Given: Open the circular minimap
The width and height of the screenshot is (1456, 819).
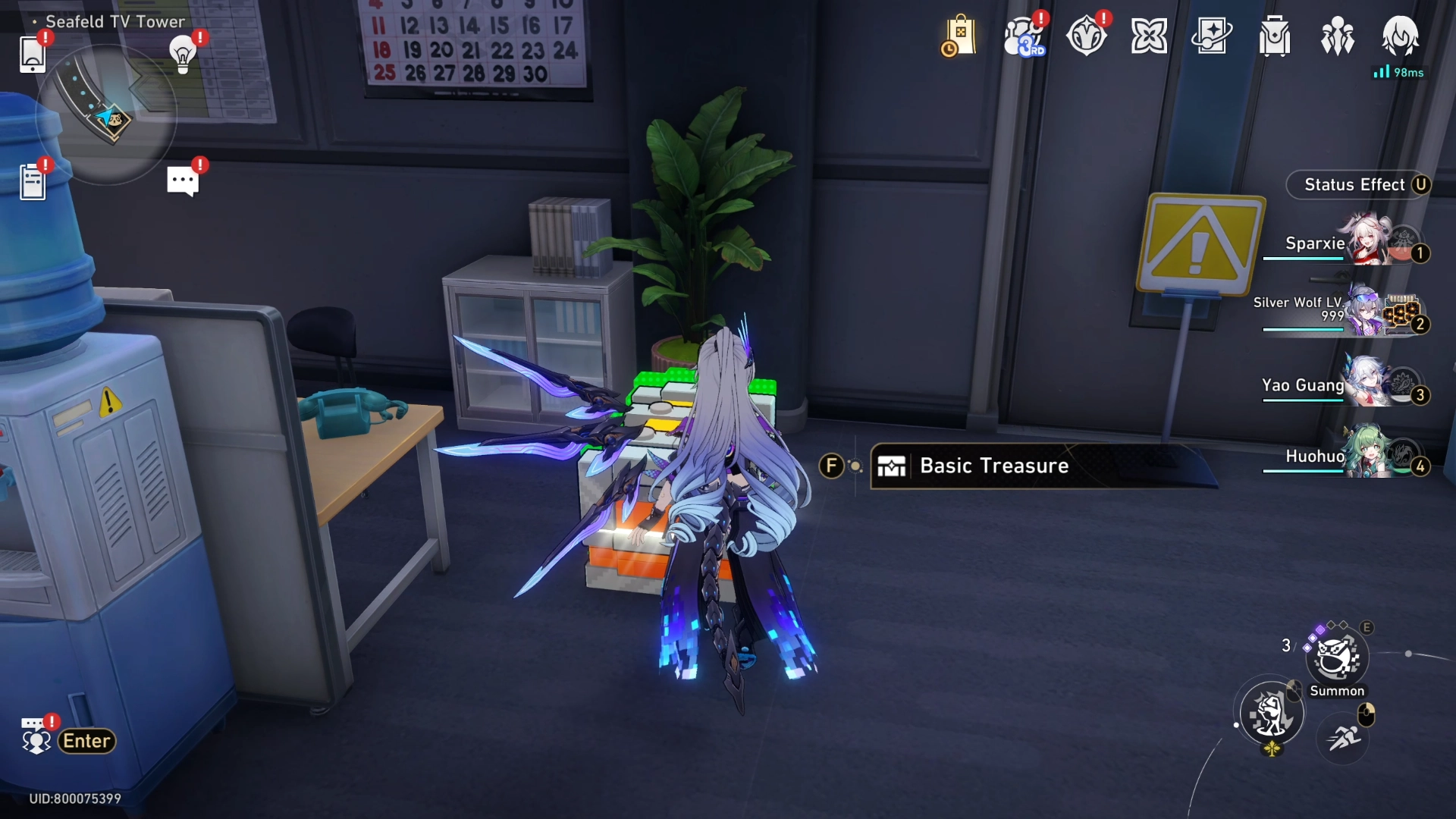Looking at the screenshot, I should coord(105,114).
